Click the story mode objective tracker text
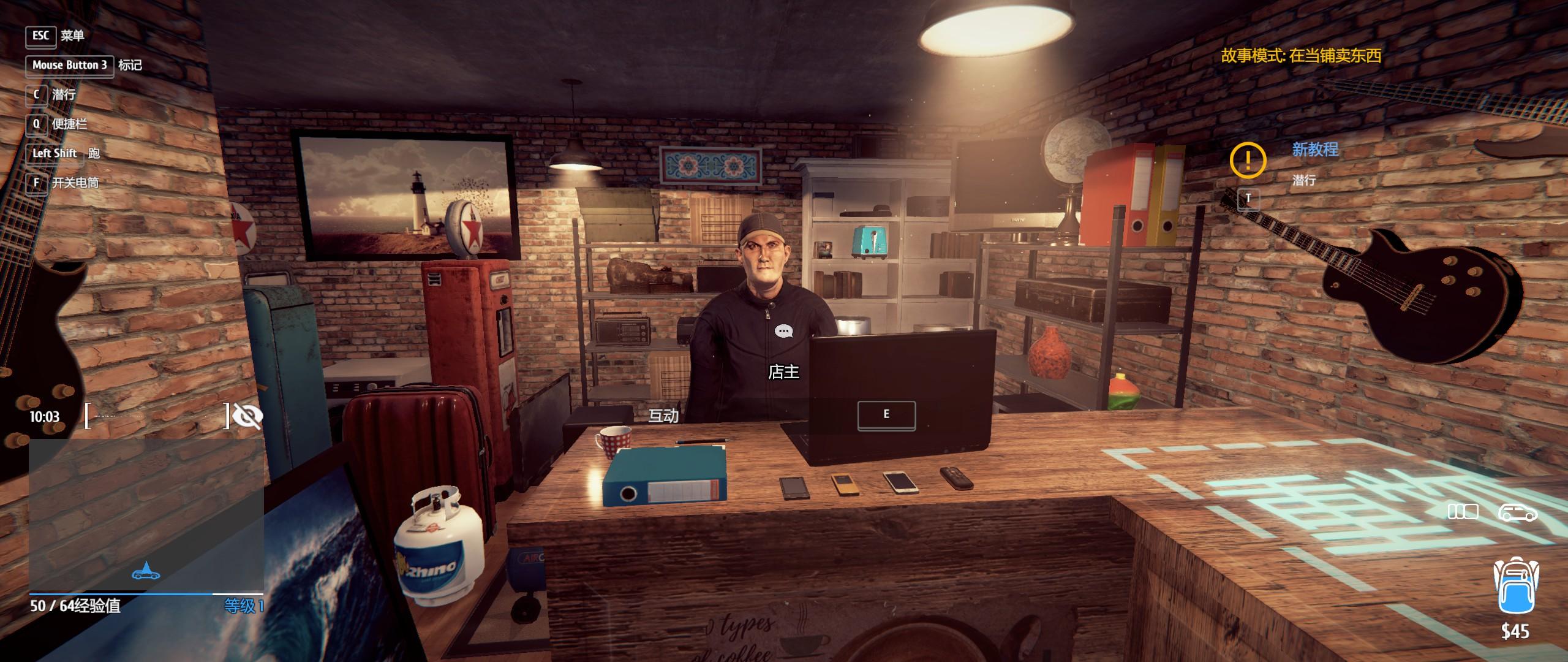The image size is (1568, 662). pos(1301,56)
